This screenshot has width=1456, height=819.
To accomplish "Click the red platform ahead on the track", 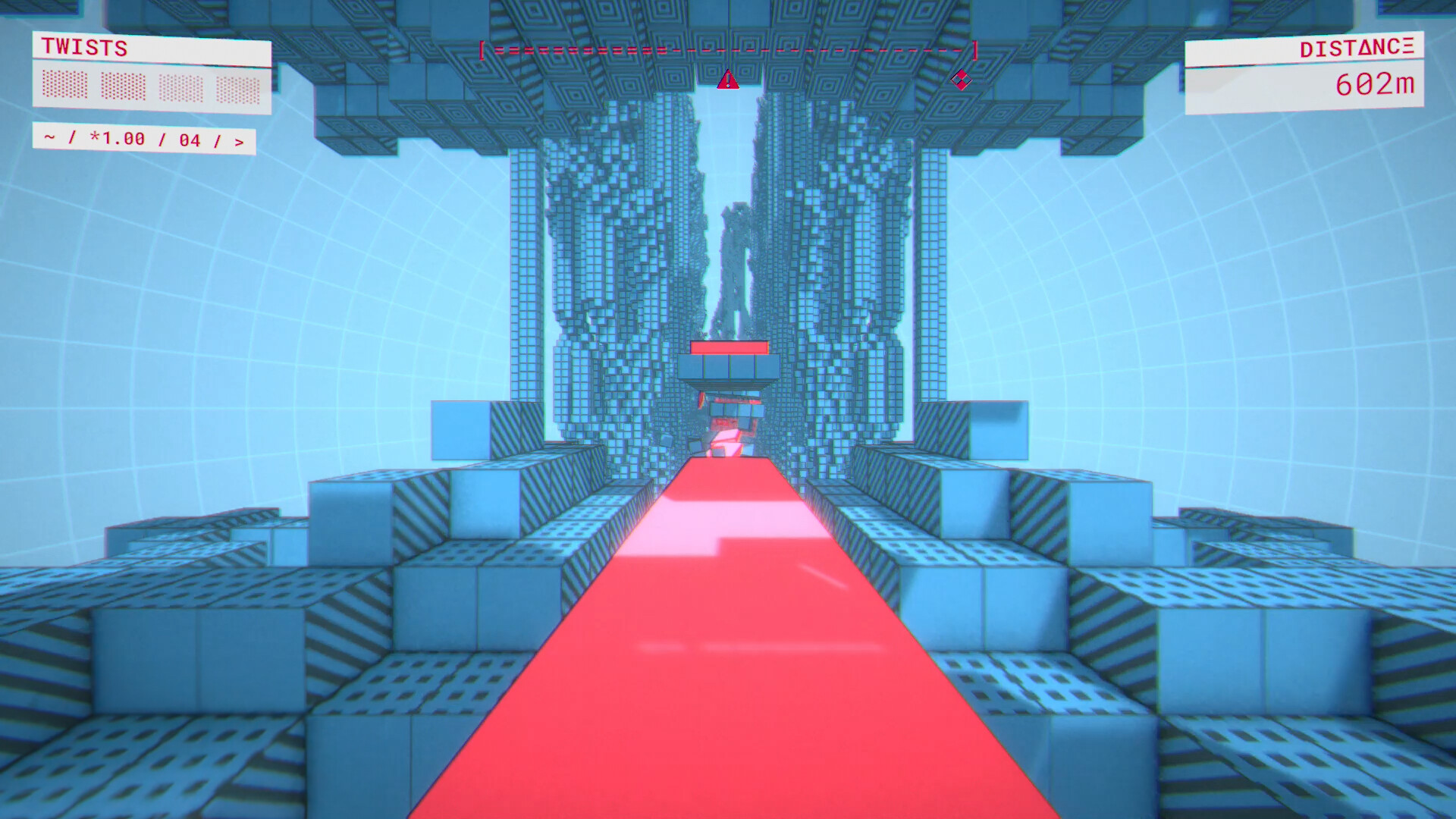I will click(729, 349).
